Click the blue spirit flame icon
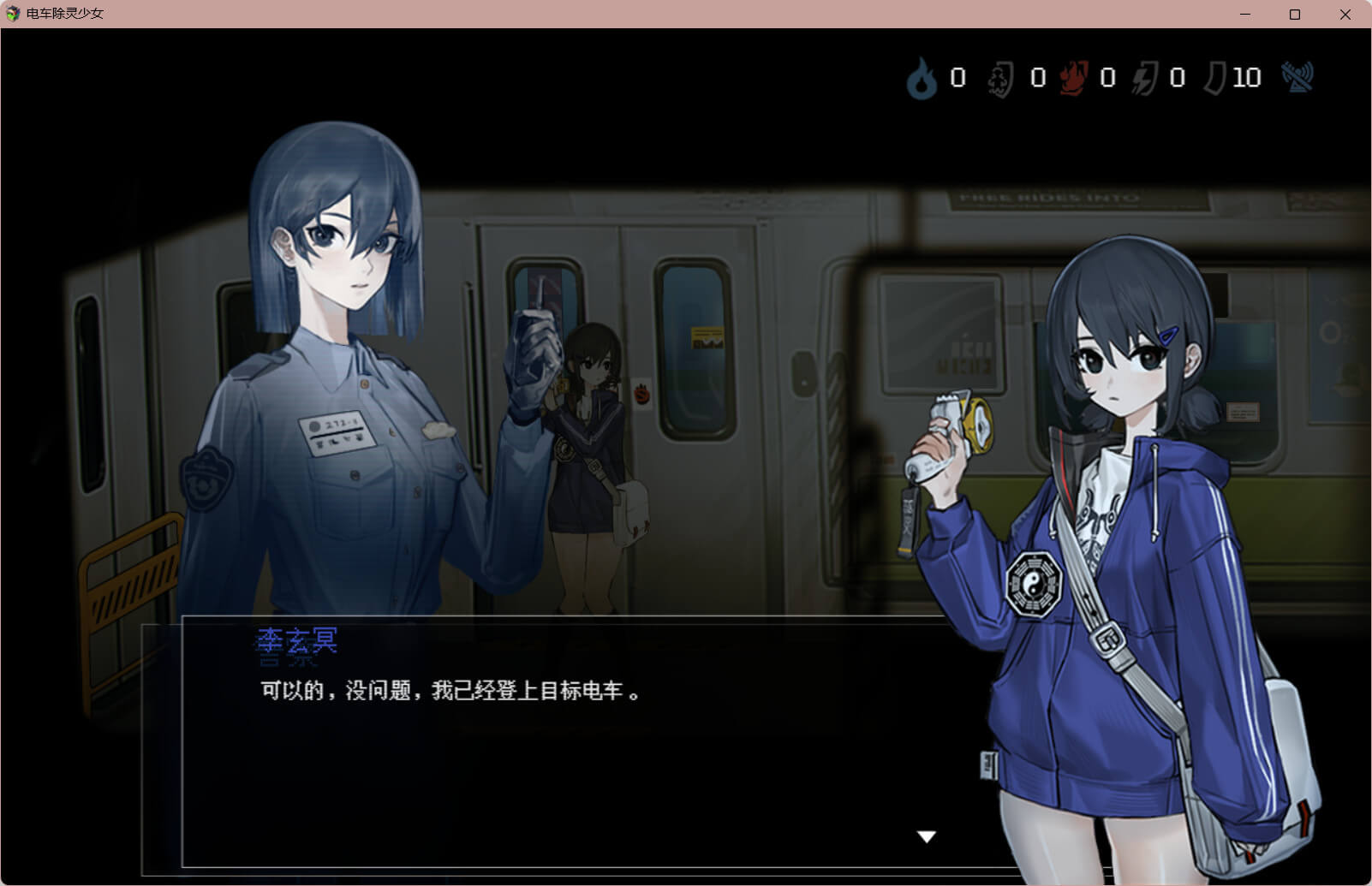Image resolution: width=1372 pixels, height=886 pixels. click(922, 79)
